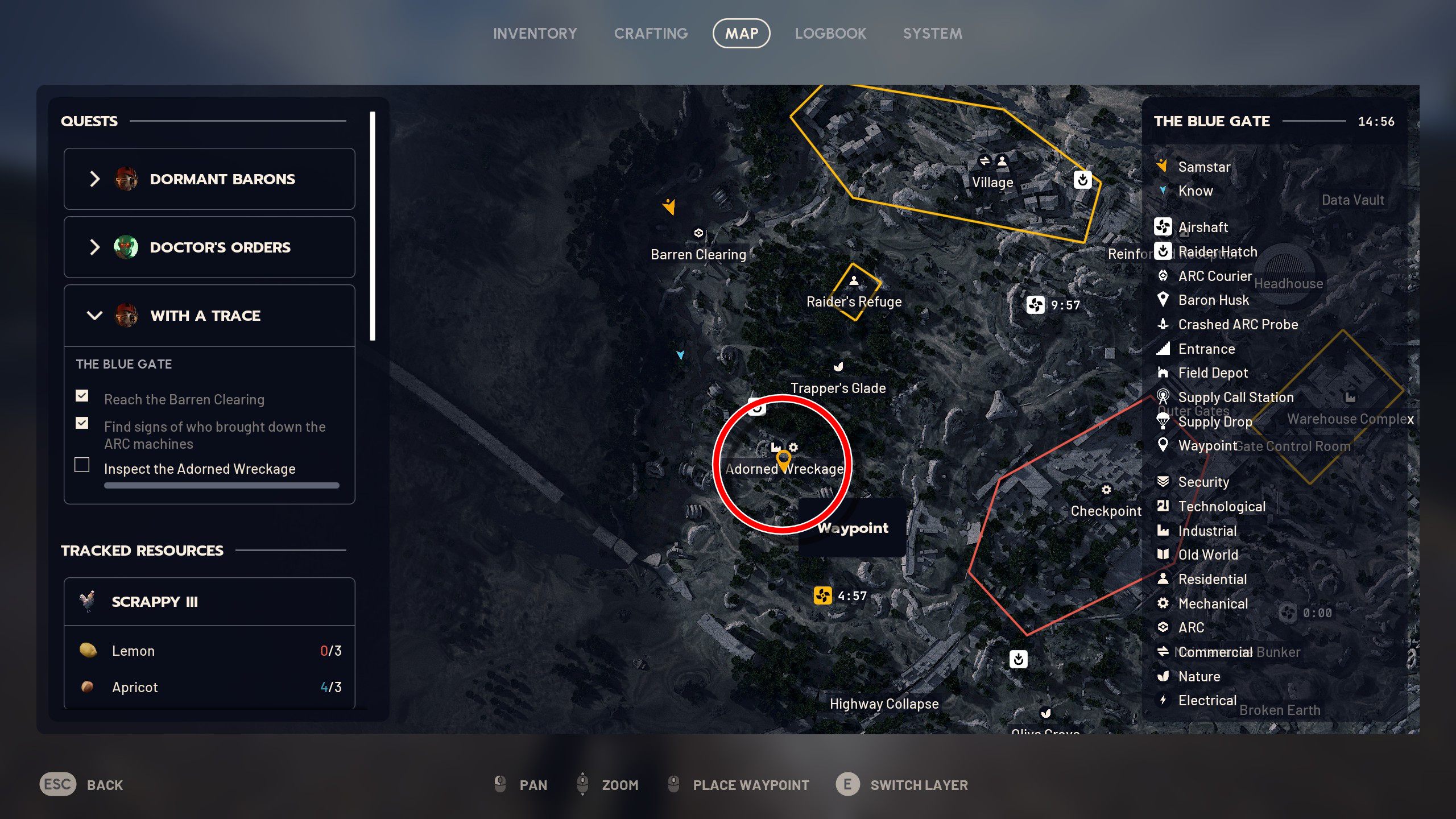The height and width of the screenshot is (819, 1456).
Task: Select the Barren Clearing map label
Action: (x=698, y=254)
